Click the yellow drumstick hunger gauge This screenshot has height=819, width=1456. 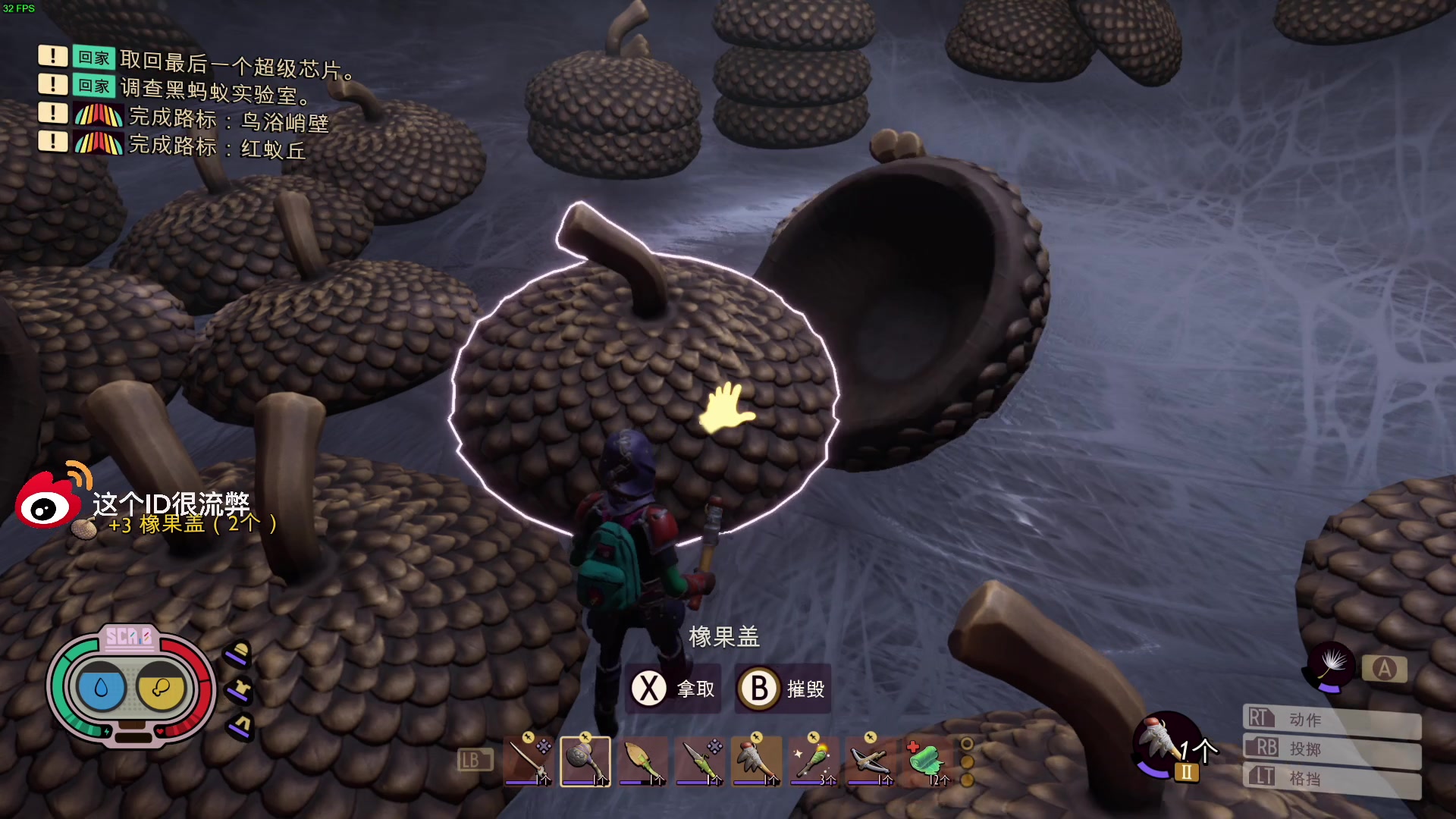tap(161, 688)
